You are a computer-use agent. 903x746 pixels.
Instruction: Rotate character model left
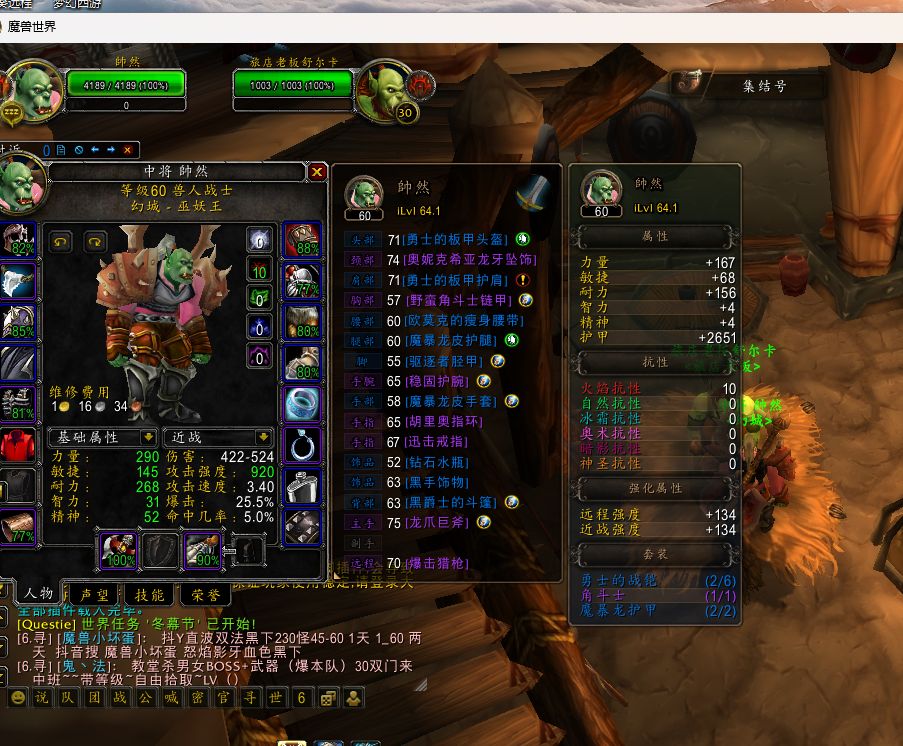(62, 241)
